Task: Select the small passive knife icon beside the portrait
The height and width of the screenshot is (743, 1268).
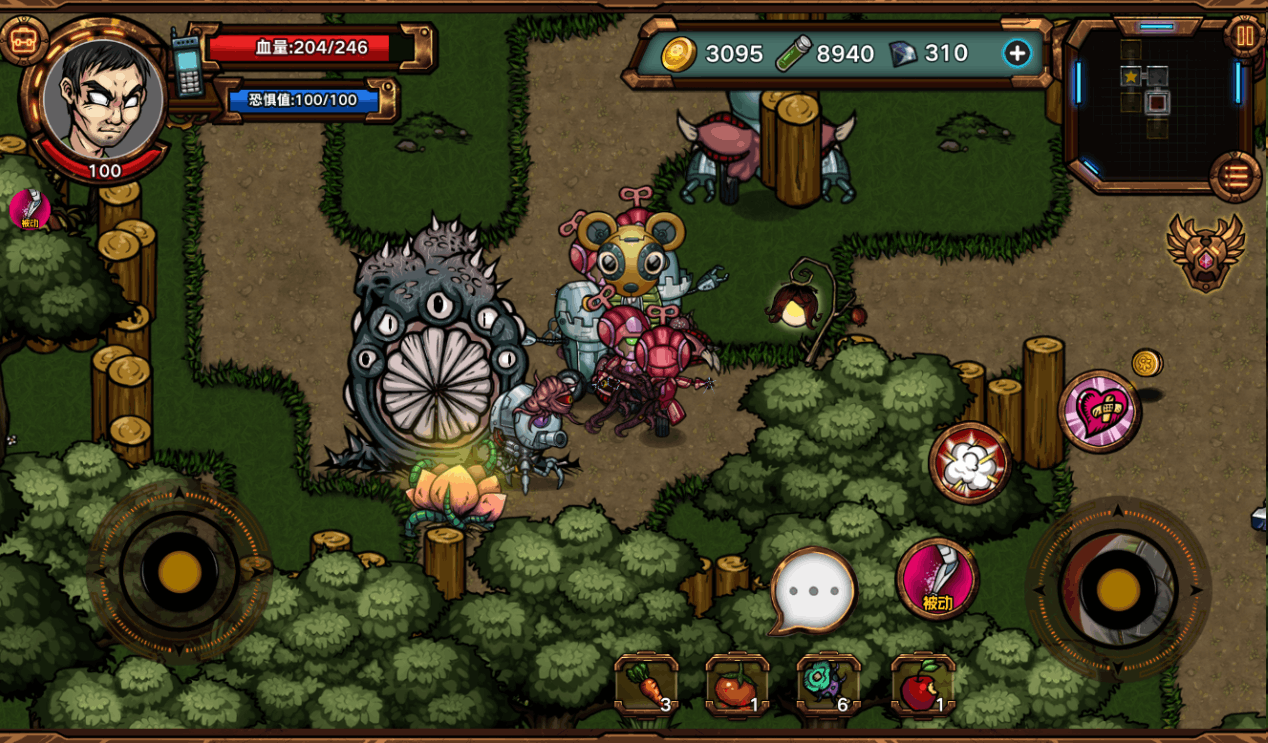Action: (x=29, y=209)
